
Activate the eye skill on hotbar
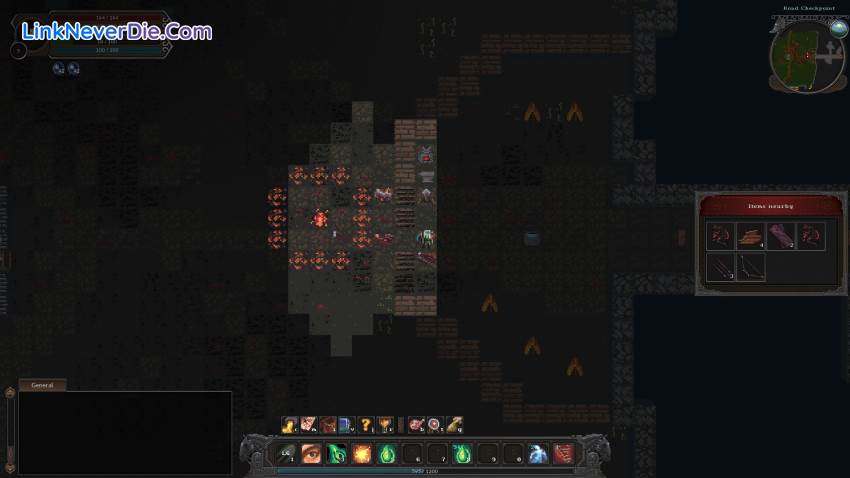click(311, 453)
